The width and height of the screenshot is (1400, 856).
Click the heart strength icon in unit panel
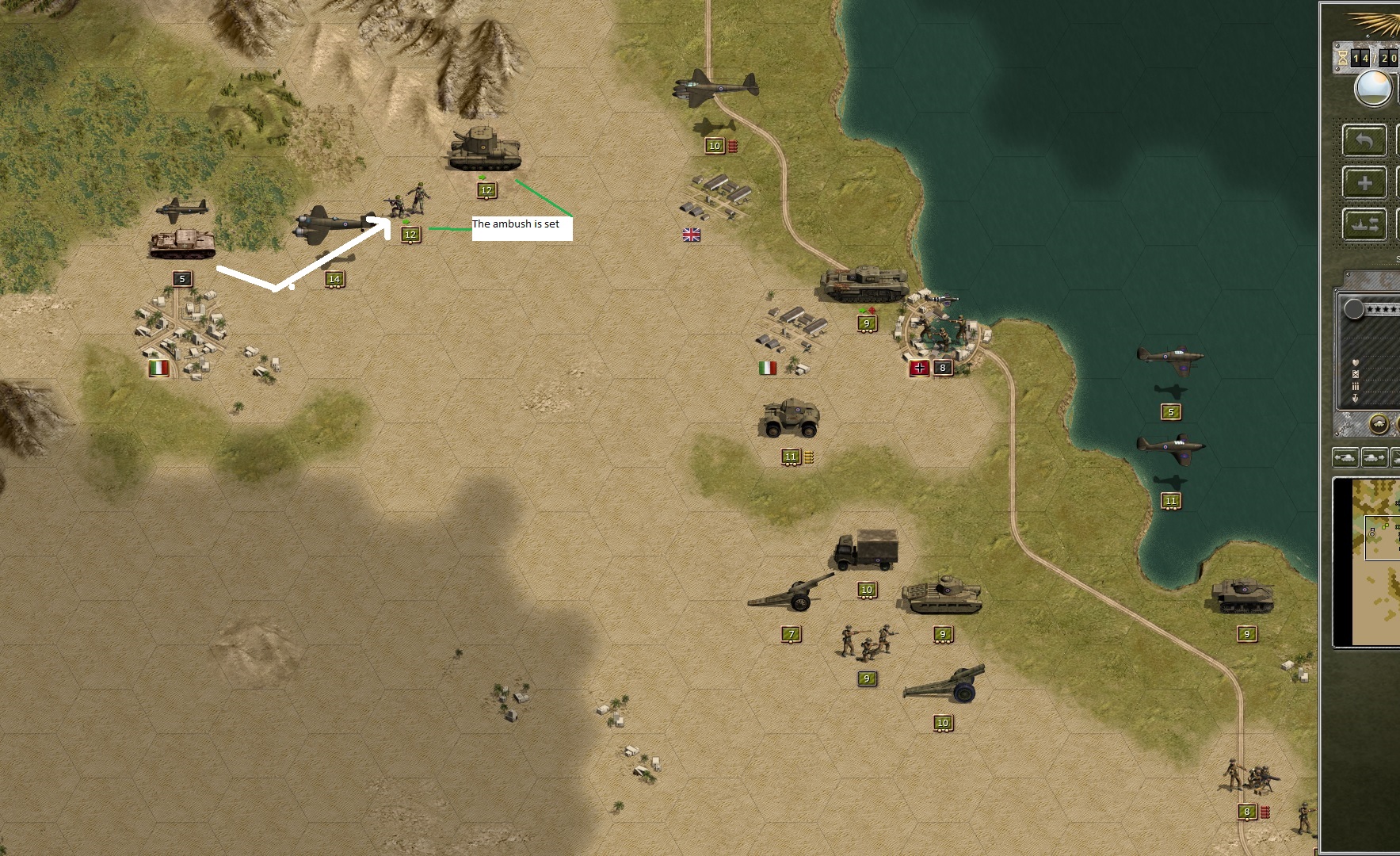point(1357,363)
